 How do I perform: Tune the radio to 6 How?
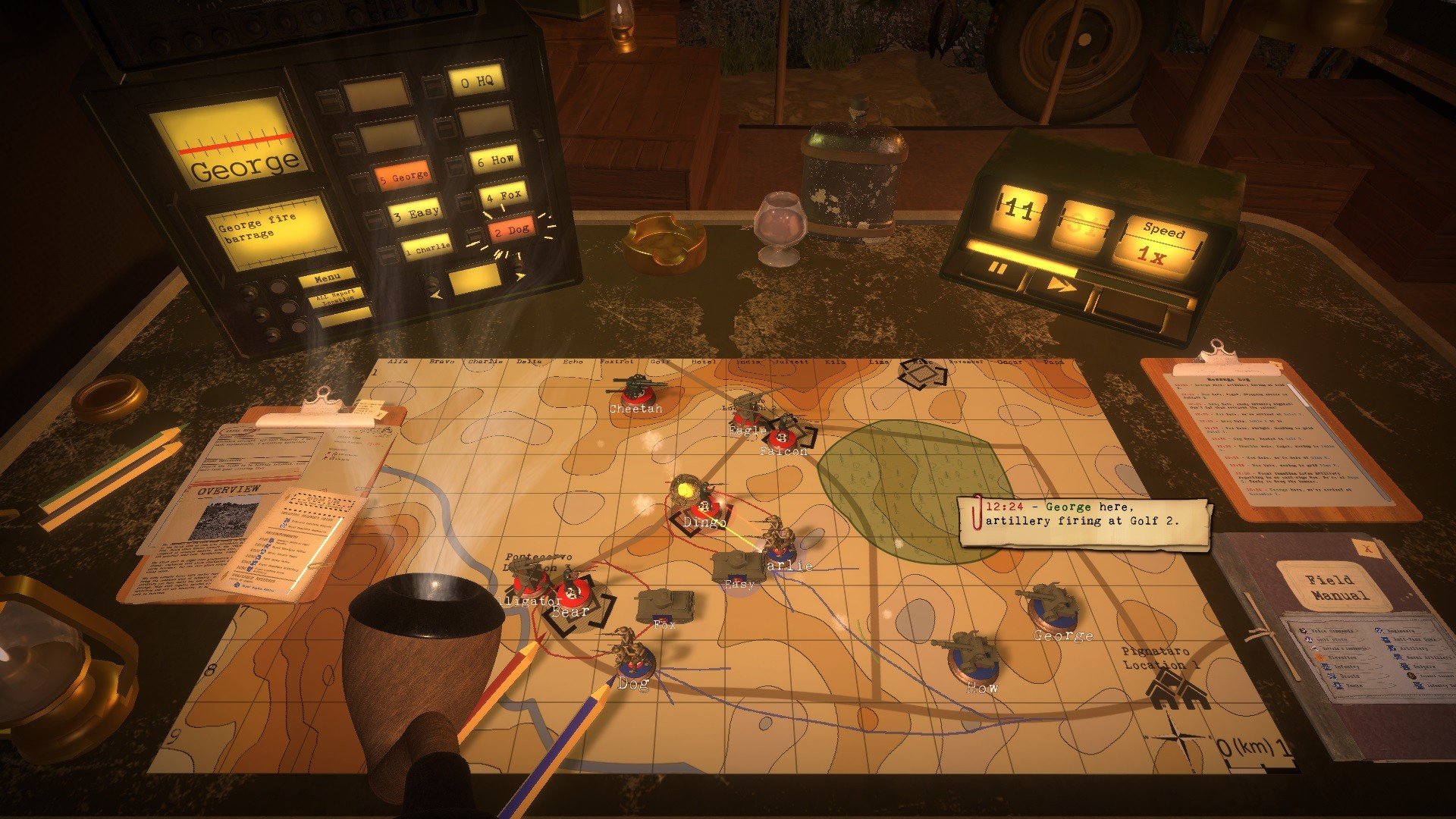pyautogui.click(x=494, y=160)
